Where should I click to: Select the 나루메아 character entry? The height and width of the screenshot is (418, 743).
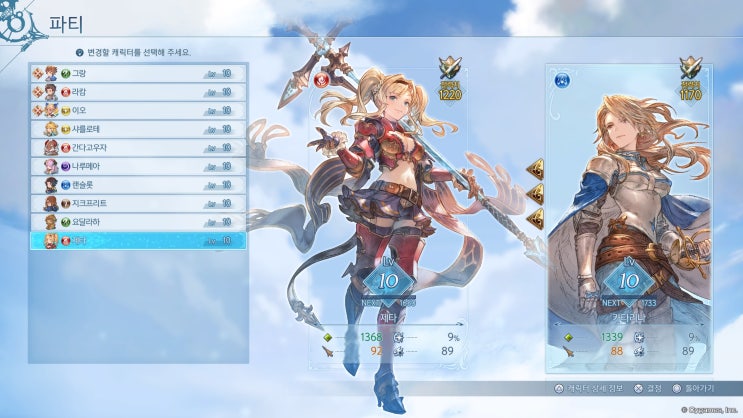[138, 166]
